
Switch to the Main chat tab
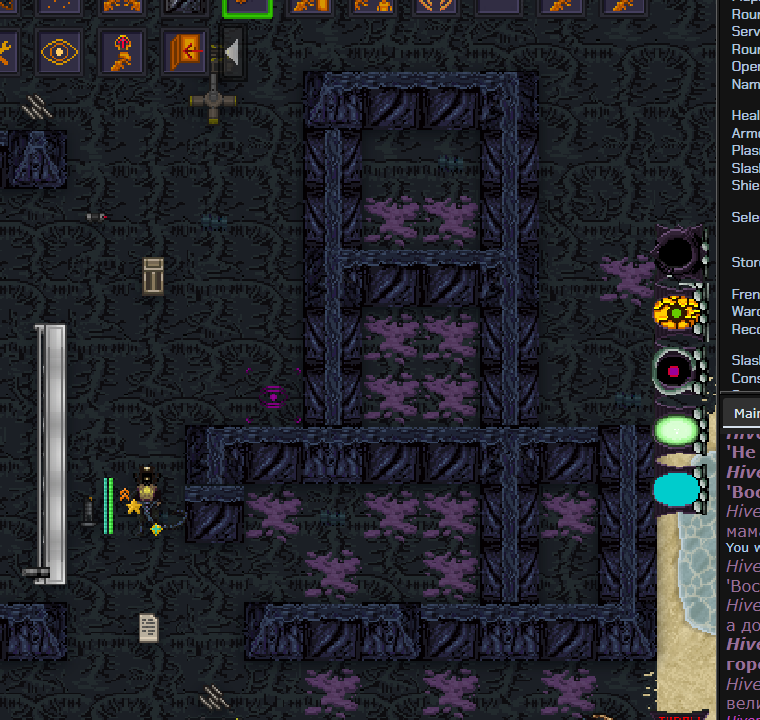tap(744, 412)
